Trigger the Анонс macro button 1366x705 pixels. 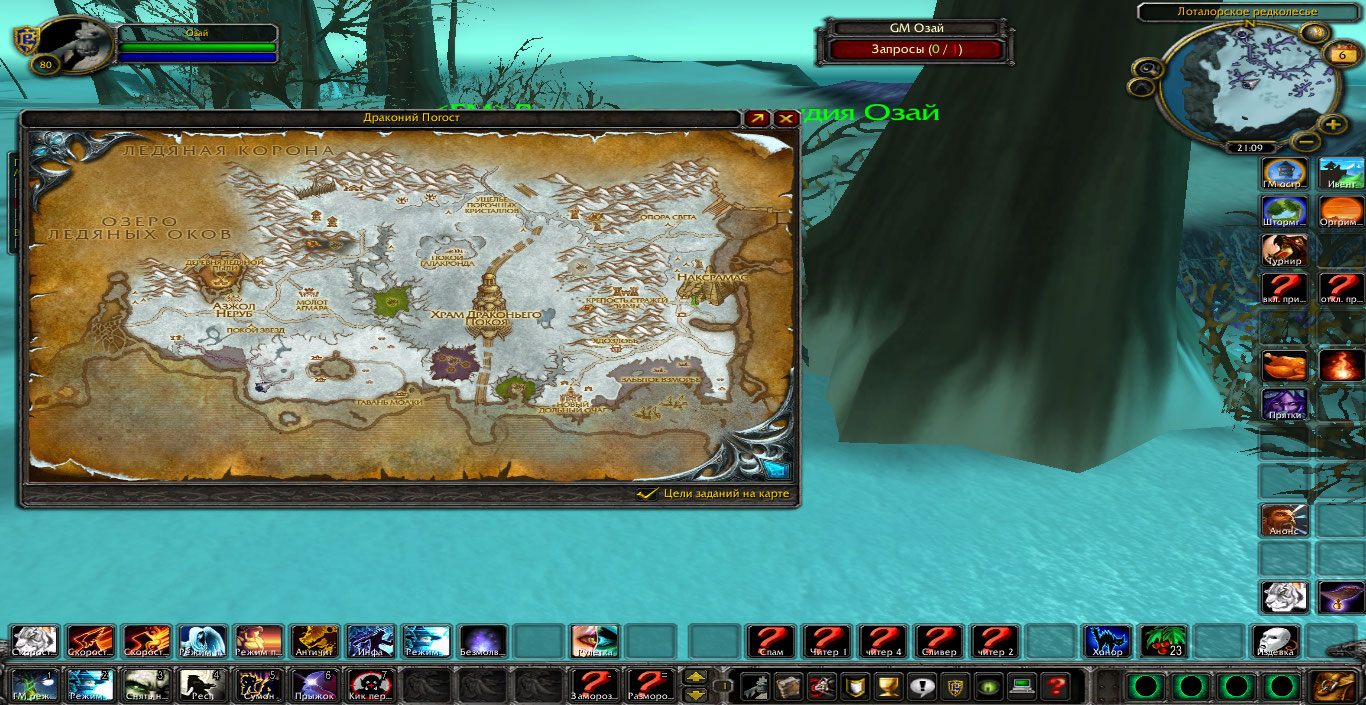tap(1284, 520)
